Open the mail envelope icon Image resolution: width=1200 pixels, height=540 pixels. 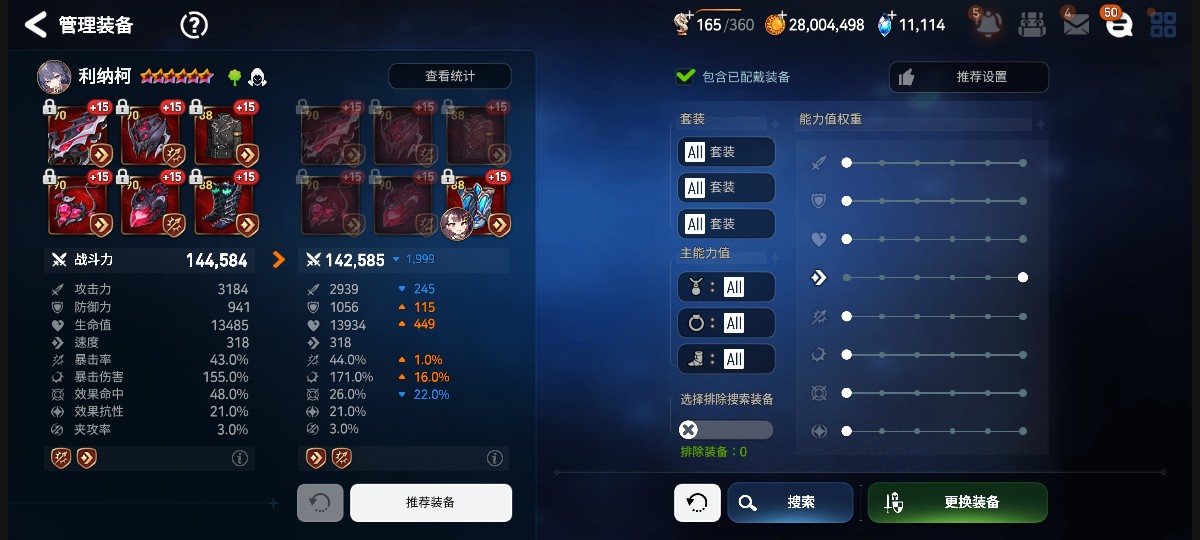point(1075,25)
